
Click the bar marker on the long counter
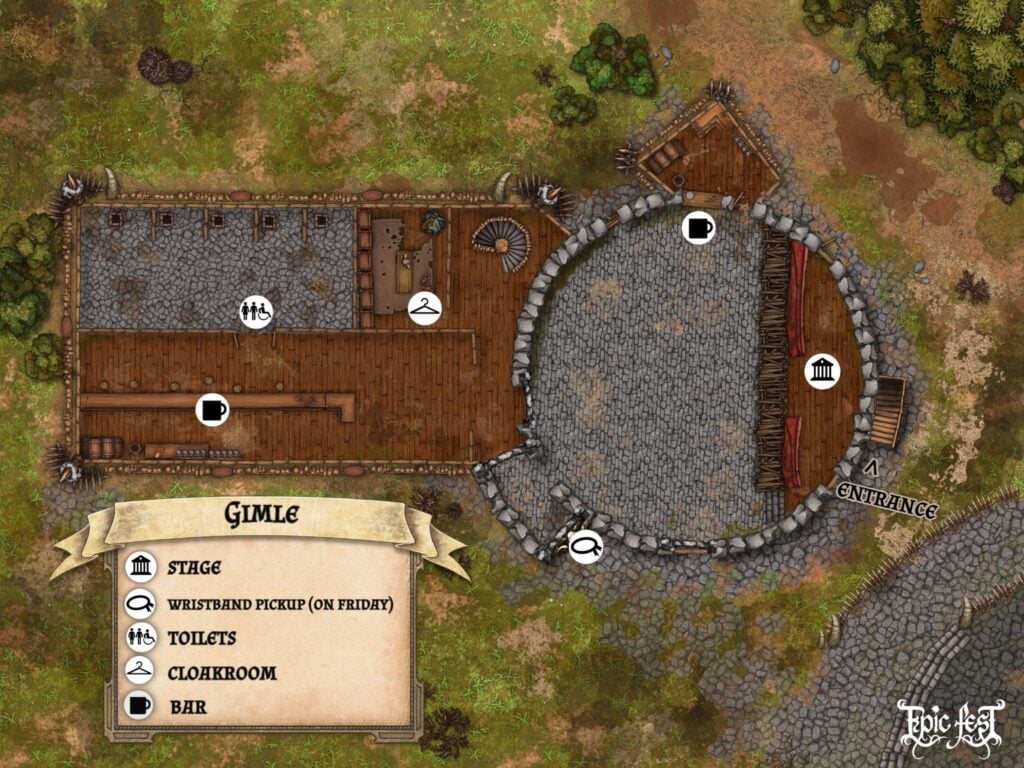tap(213, 408)
